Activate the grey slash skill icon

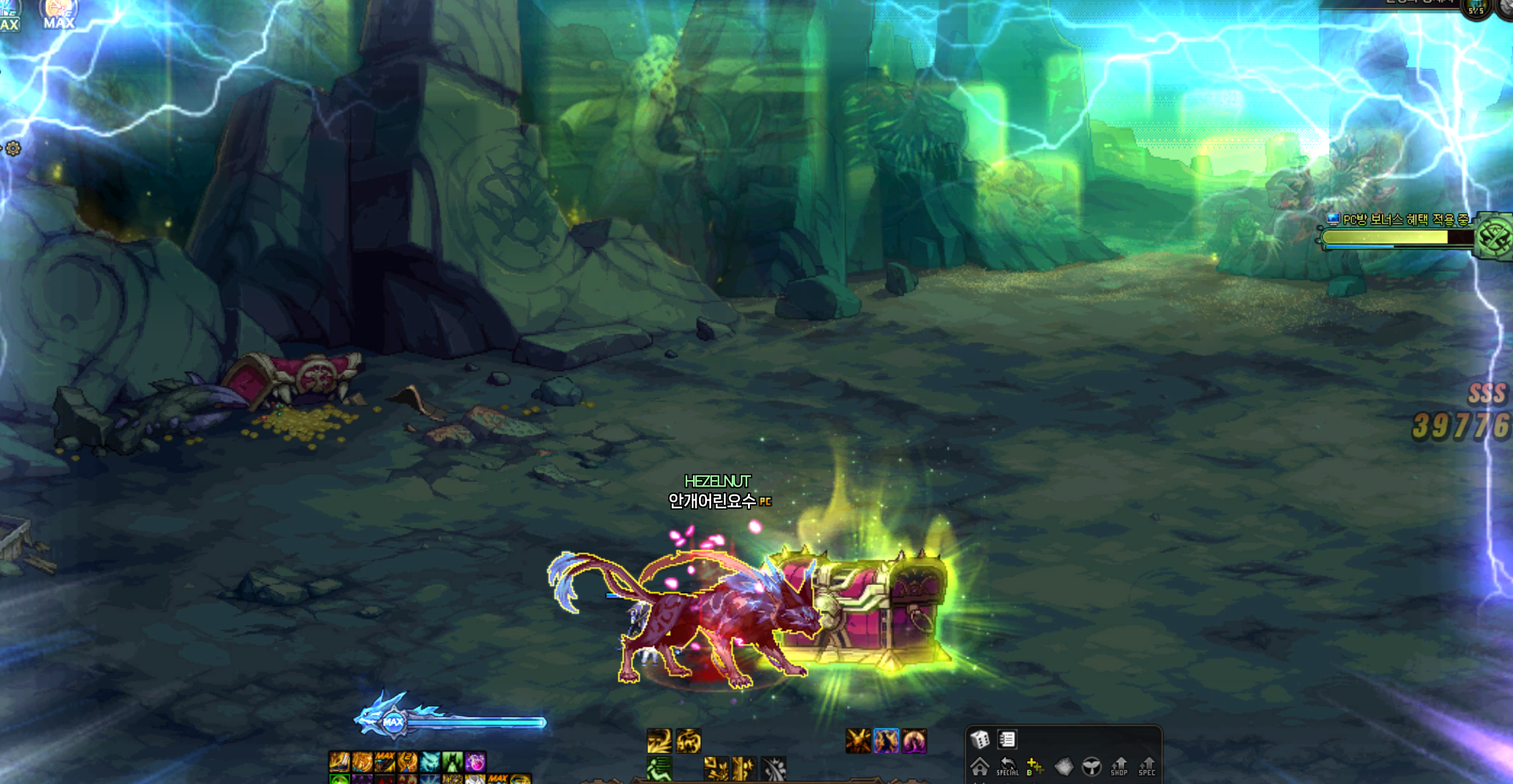pos(773,769)
